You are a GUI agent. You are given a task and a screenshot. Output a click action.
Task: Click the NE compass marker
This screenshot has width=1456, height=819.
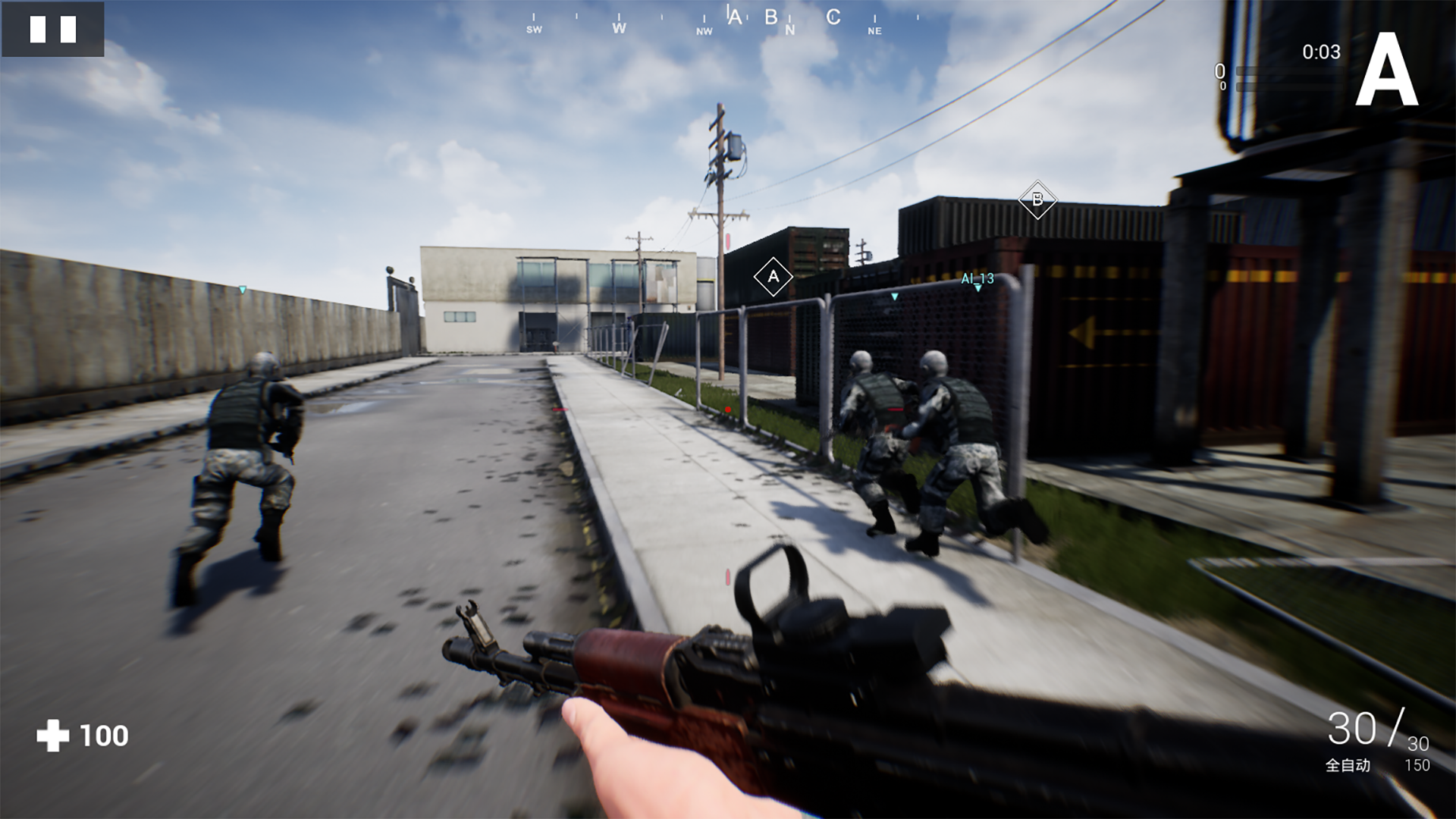tap(876, 32)
